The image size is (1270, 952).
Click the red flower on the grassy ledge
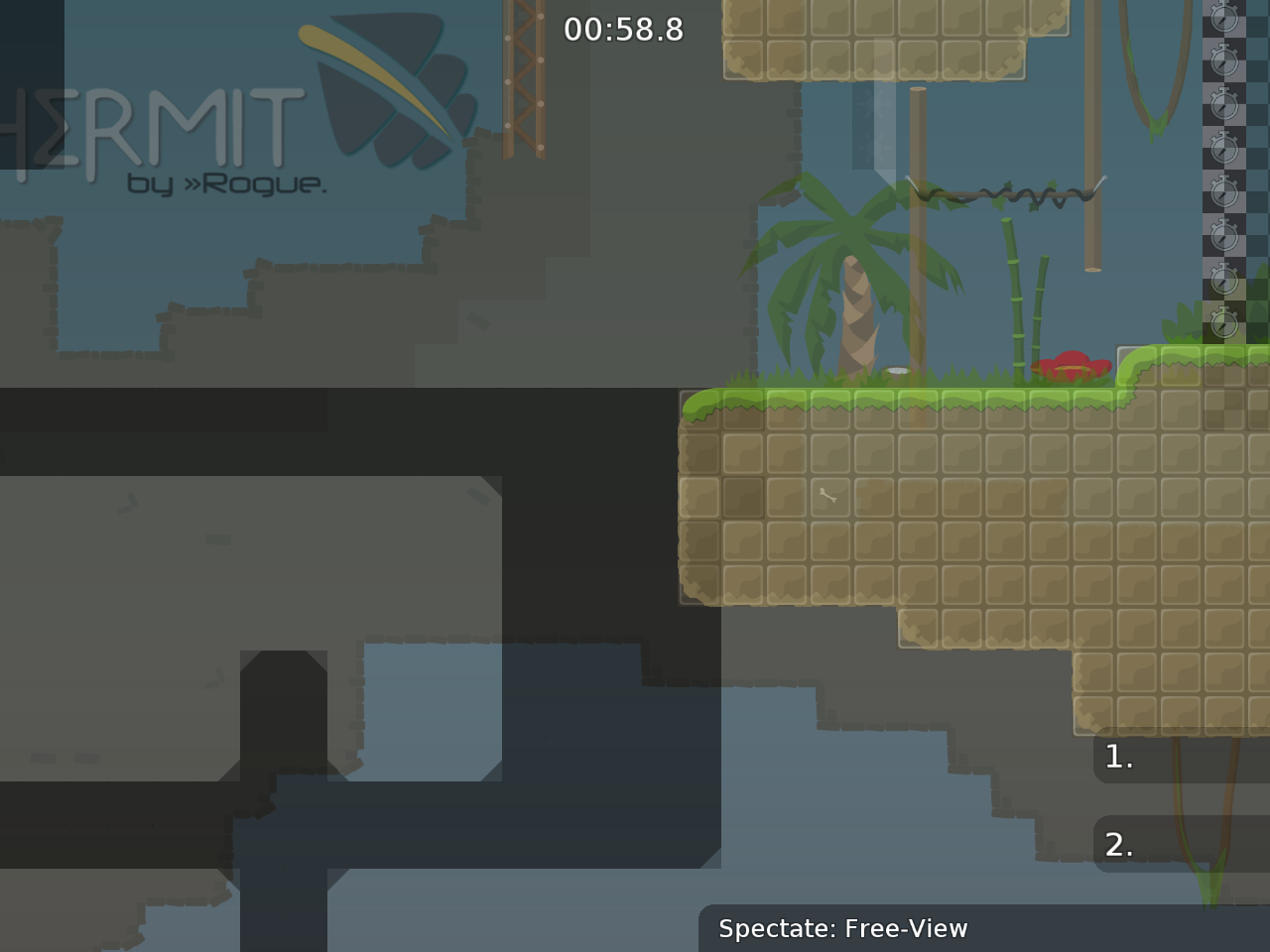tap(1074, 367)
